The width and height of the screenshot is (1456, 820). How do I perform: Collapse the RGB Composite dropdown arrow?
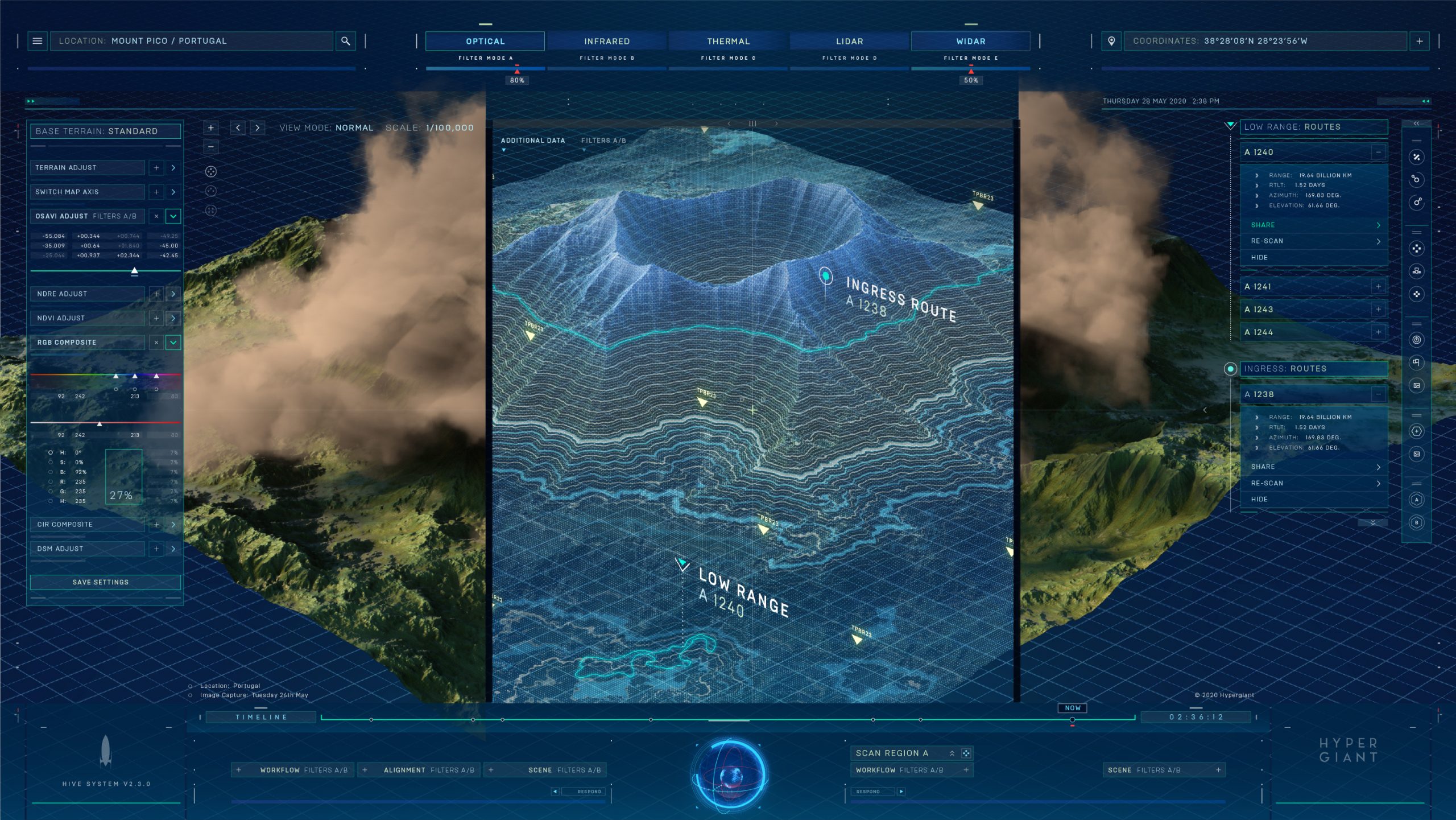(x=173, y=343)
